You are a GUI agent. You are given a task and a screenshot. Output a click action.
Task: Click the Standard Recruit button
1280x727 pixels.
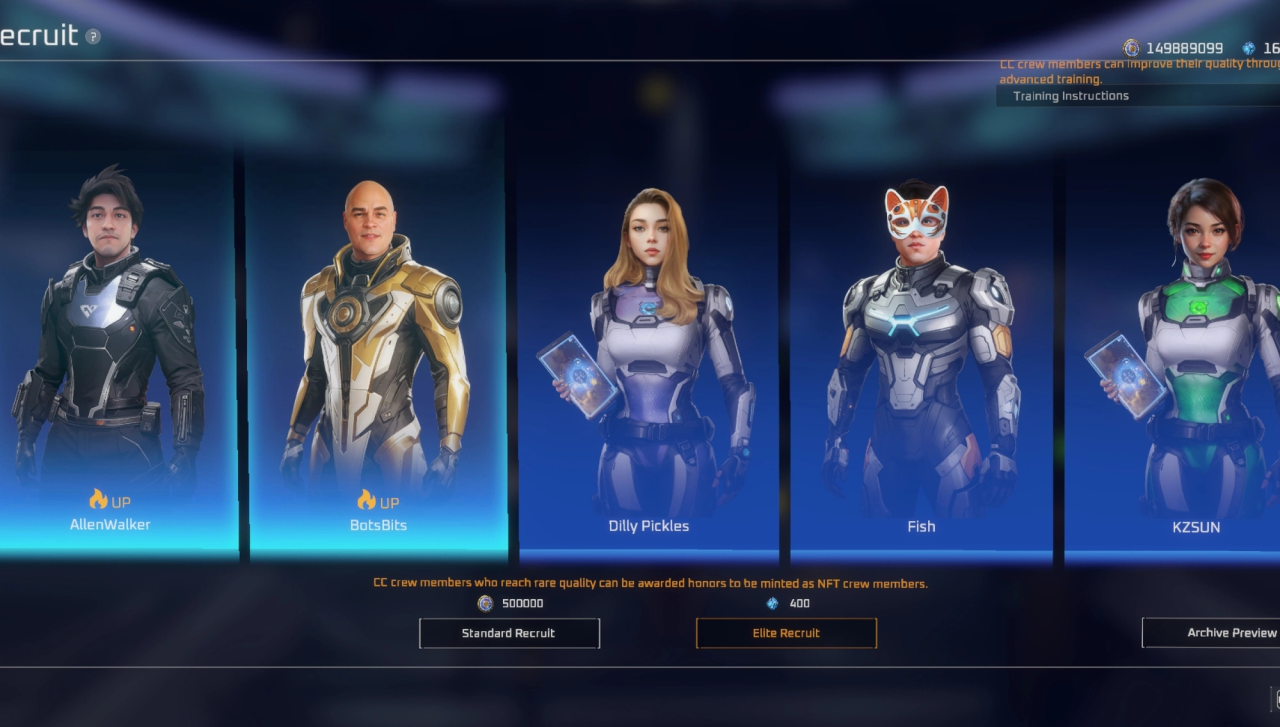509,633
